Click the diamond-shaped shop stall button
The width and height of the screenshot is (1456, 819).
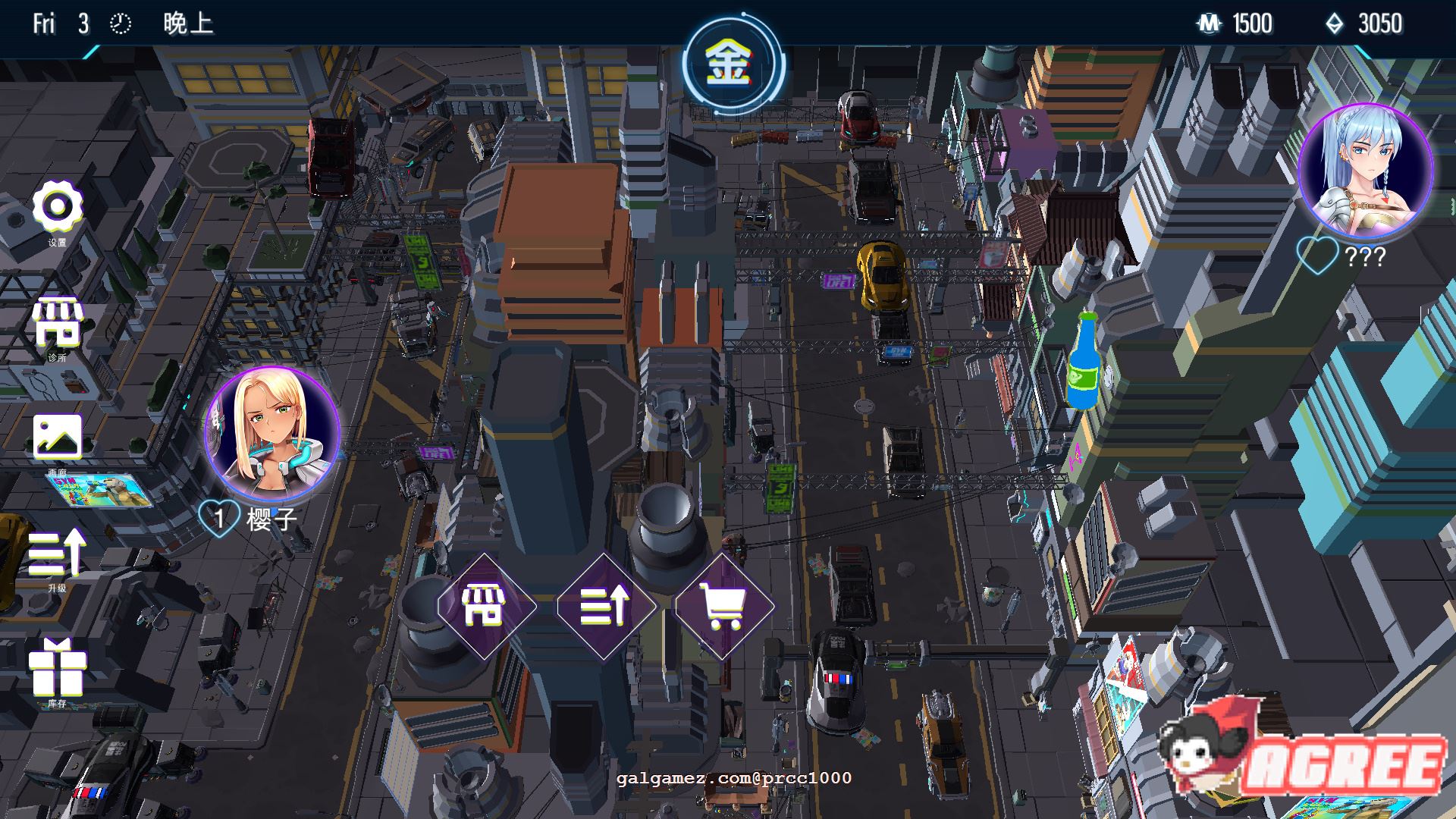tap(486, 605)
